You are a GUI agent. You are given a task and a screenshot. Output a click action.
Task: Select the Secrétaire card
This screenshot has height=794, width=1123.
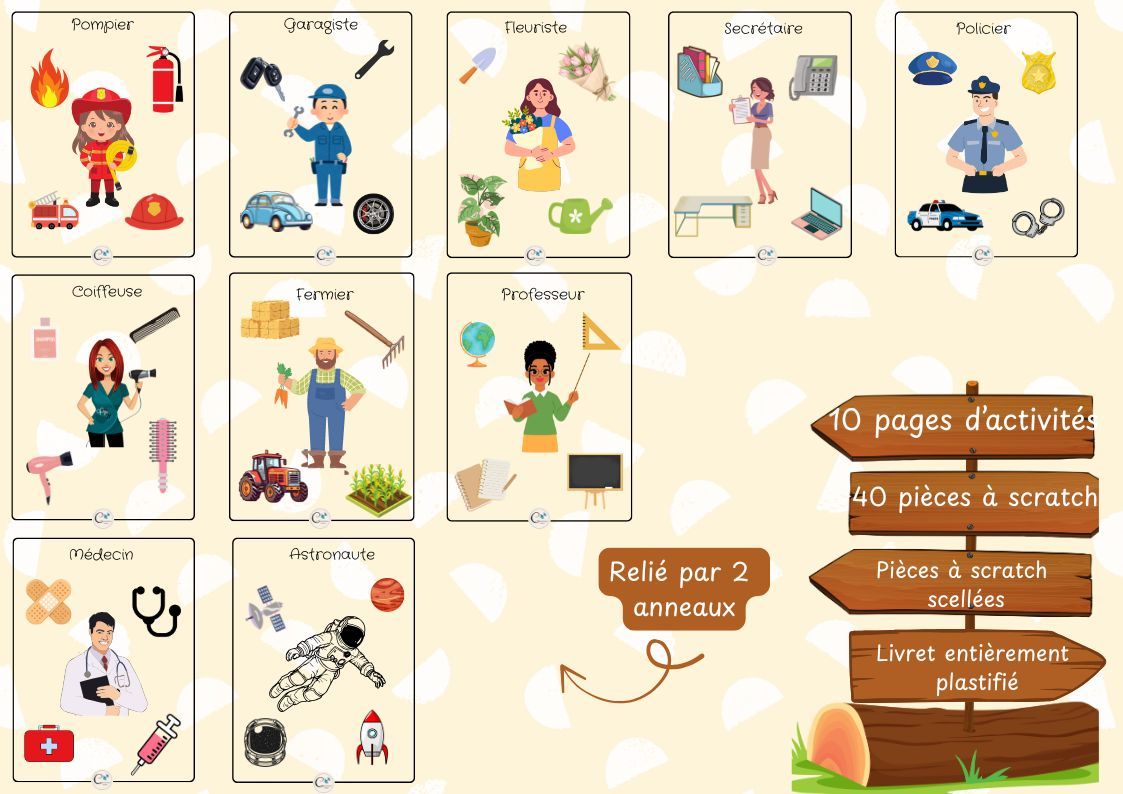(760, 135)
